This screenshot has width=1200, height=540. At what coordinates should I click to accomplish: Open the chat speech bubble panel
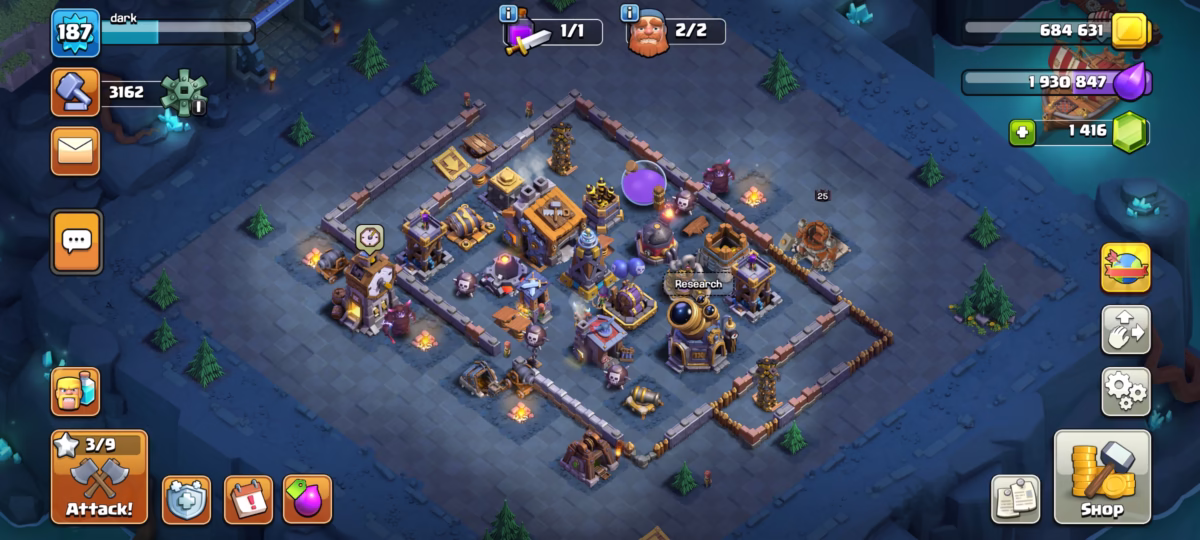point(76,241)
